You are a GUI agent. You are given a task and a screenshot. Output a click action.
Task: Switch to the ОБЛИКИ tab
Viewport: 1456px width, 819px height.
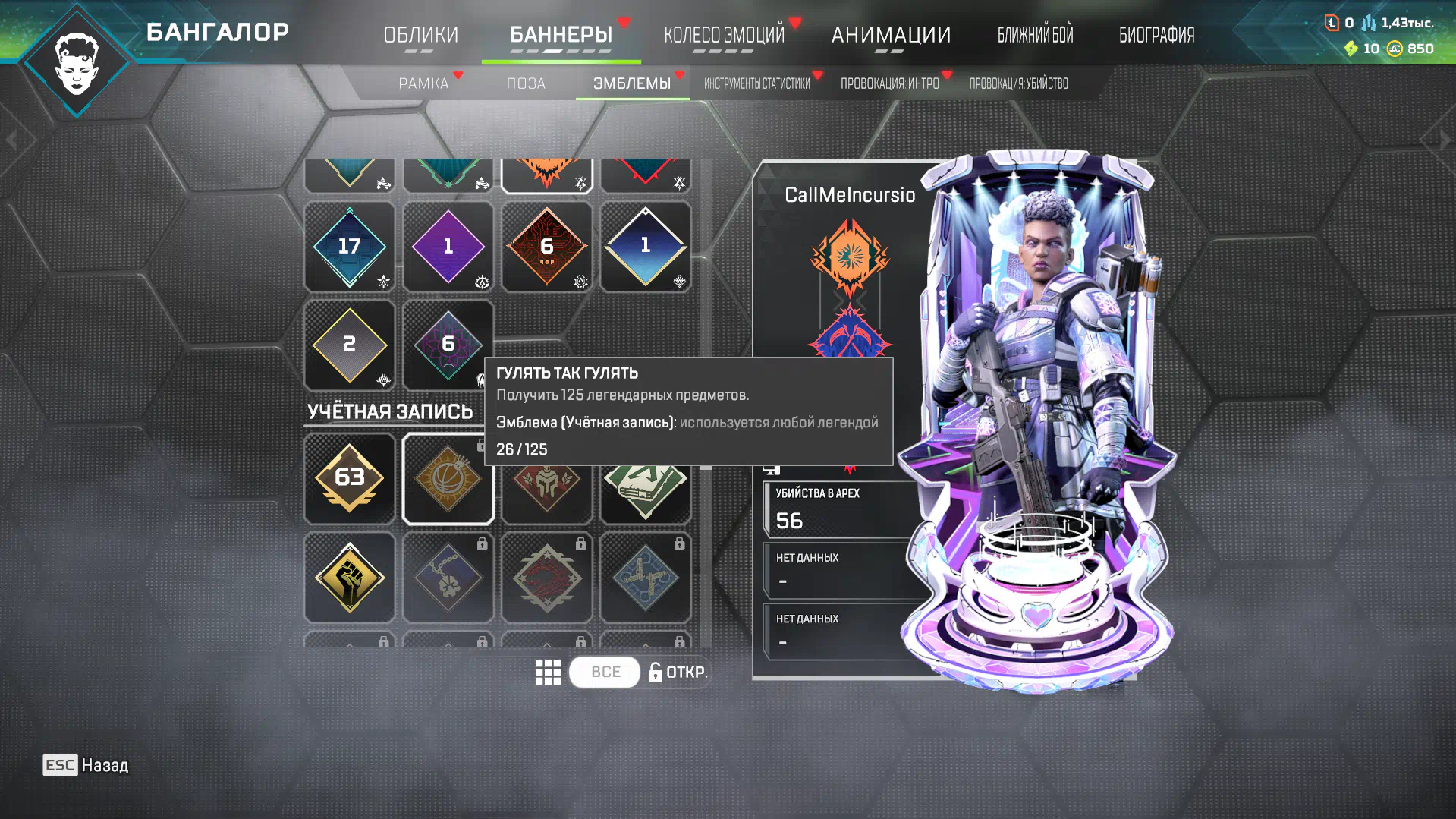(420, 35)
